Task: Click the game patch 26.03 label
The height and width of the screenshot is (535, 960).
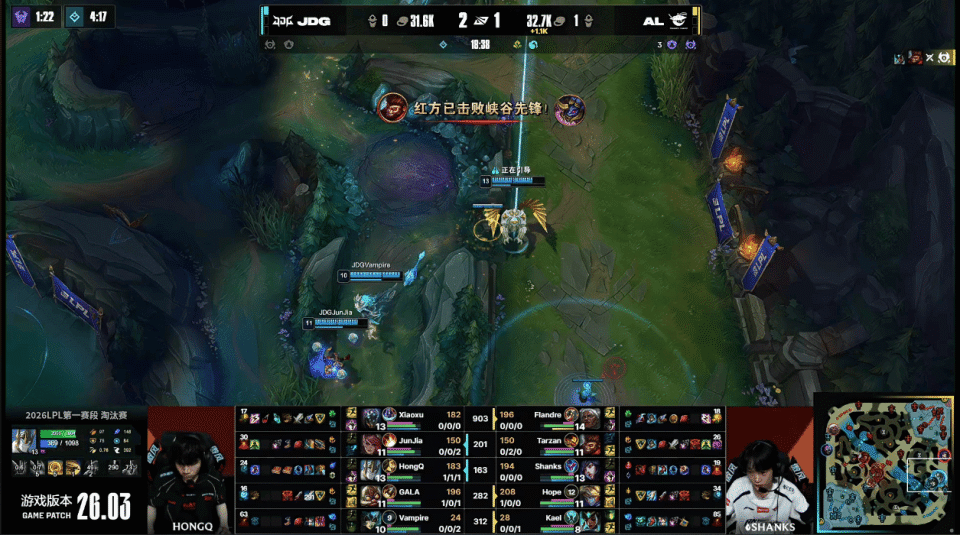Action: click(x=75, y=505)
